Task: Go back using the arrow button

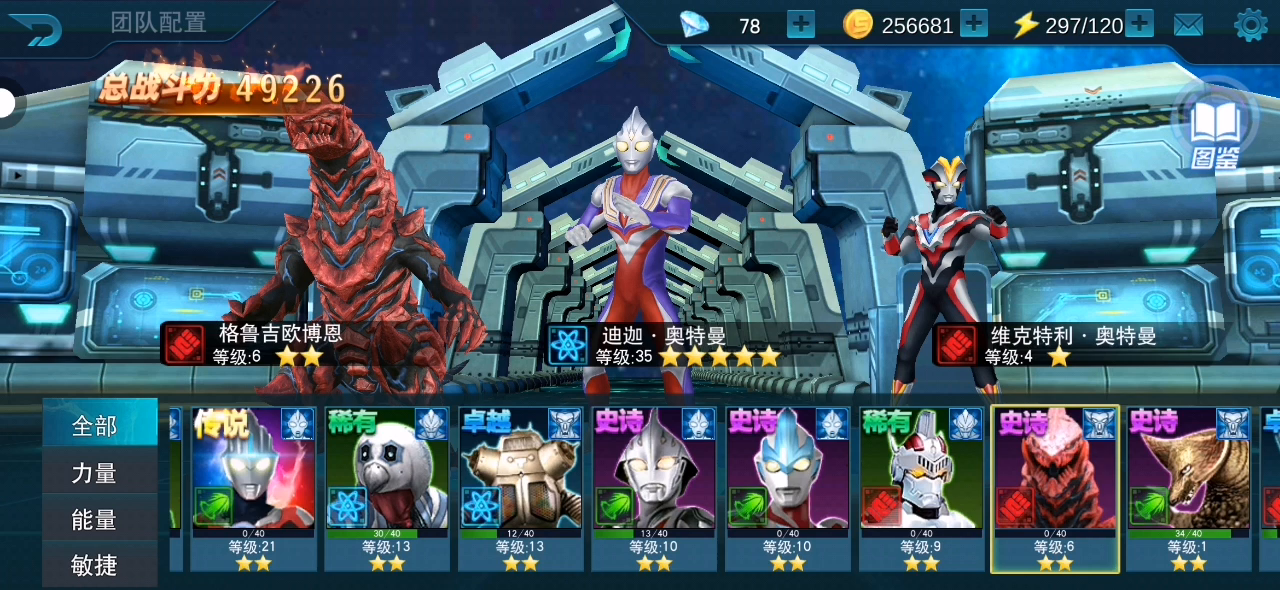Action: point(36,26)
